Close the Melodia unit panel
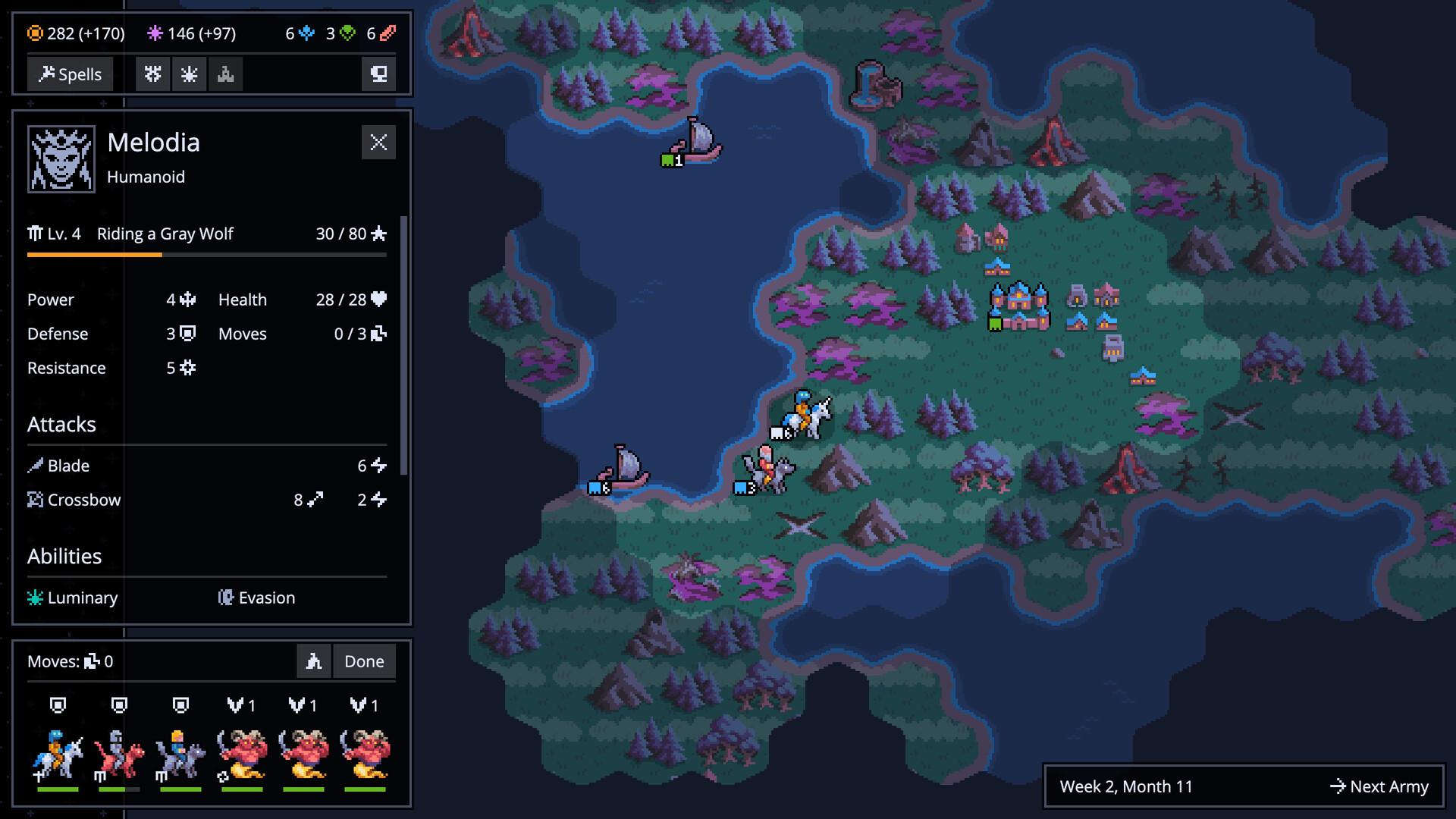Screen dimensions: 1456x819 (378, 143)
